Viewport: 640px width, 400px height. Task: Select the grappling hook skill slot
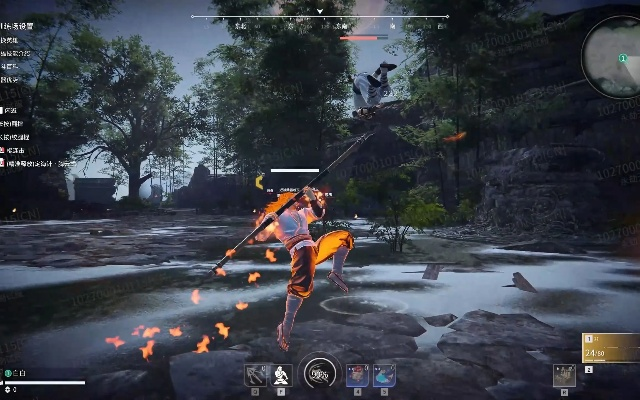(x=256, y=375)
